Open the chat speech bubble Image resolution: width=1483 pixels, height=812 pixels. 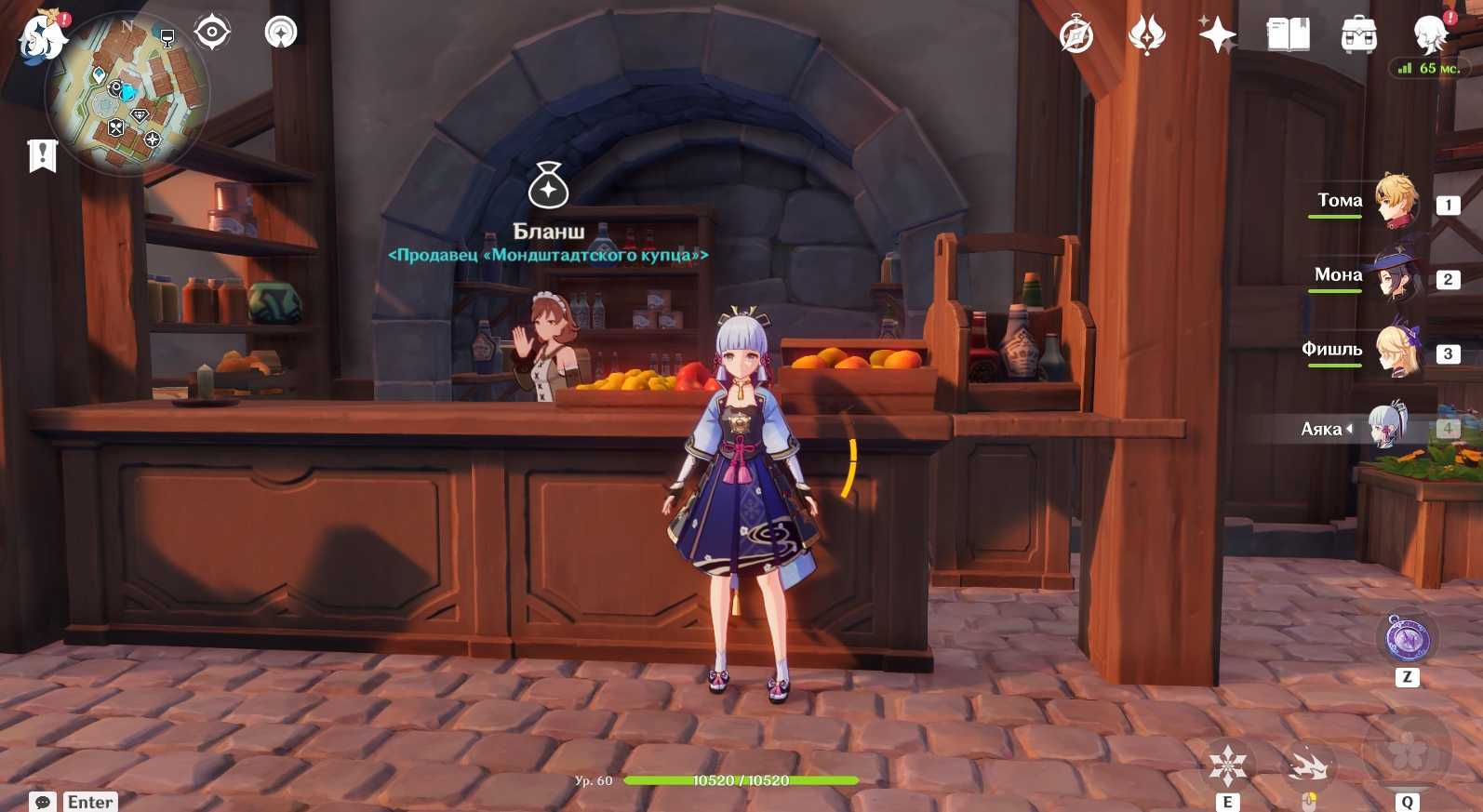tap(43, 802)
